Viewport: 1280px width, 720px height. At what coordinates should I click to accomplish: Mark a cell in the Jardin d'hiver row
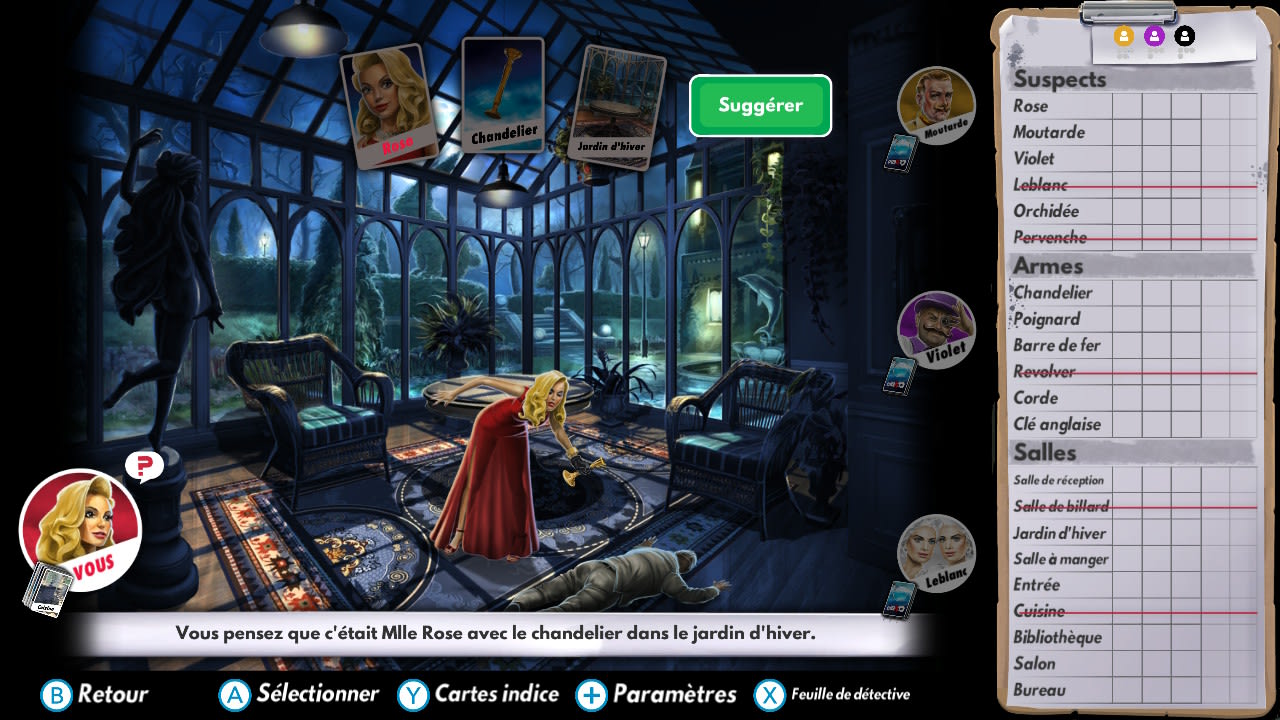[1129, 533]
